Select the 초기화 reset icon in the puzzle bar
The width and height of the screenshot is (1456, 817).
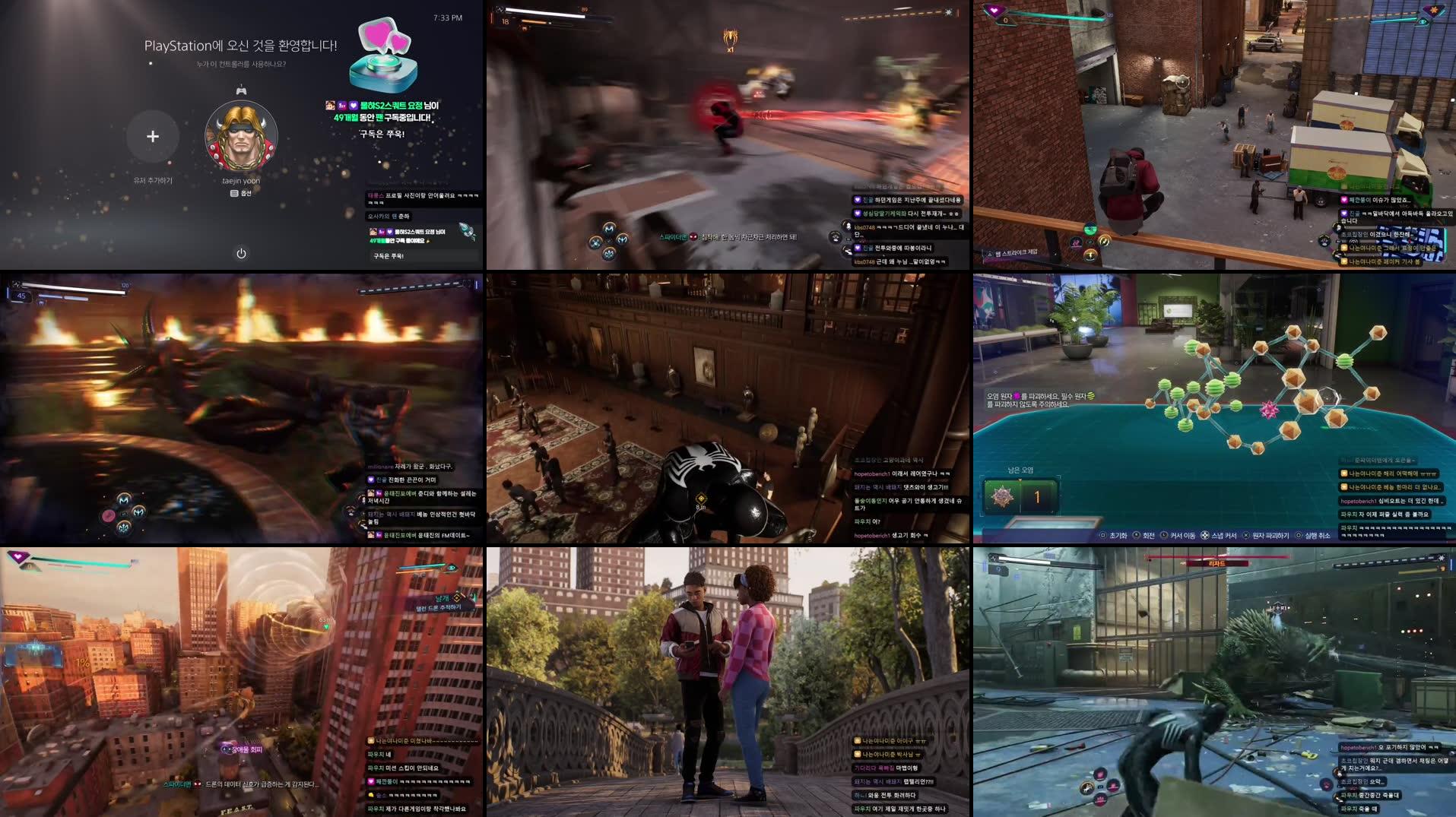pyautogui.click(x=1102, y=534)
